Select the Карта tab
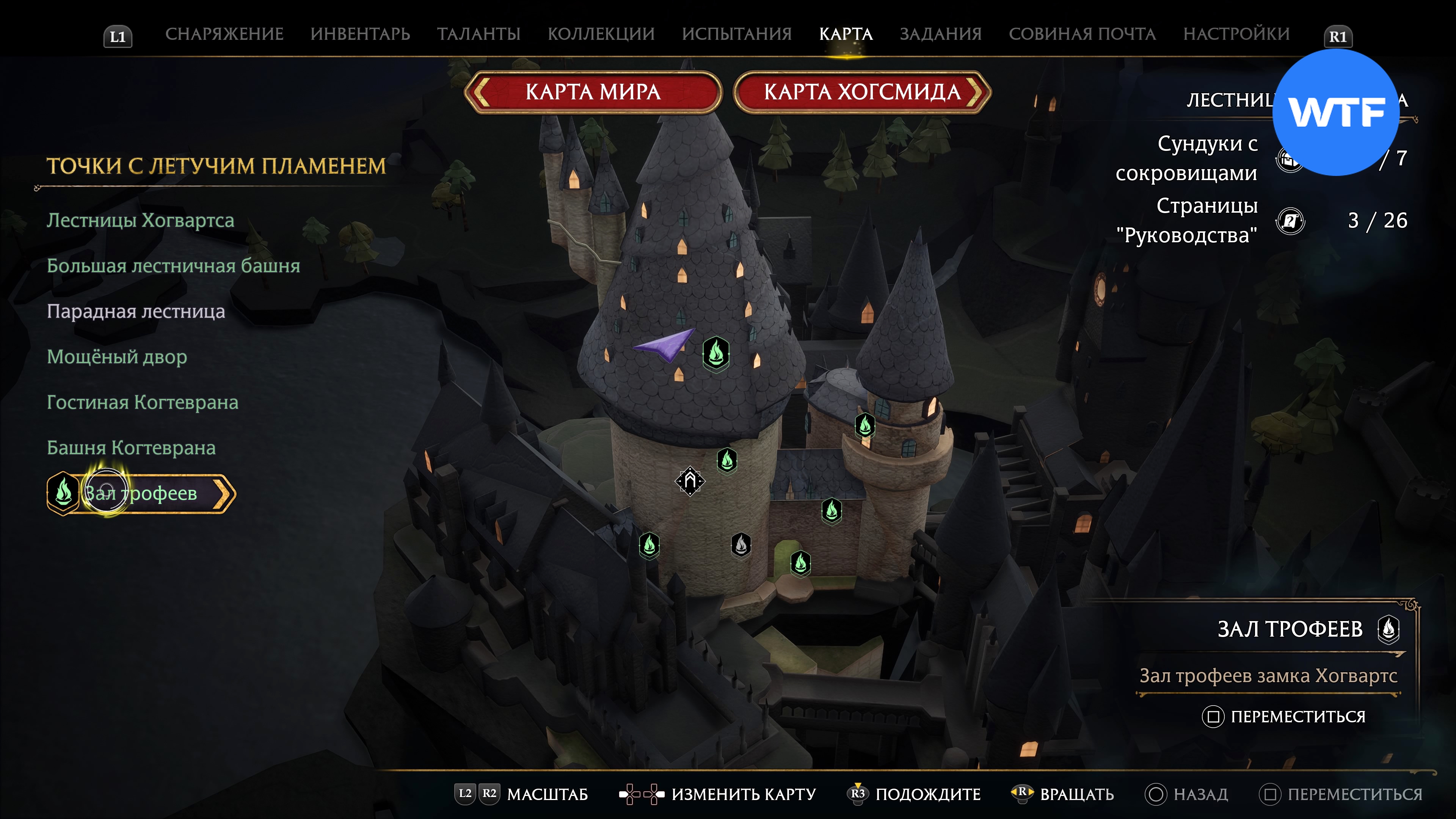This screenshot has width=1456, height=819. pos(846,34)
